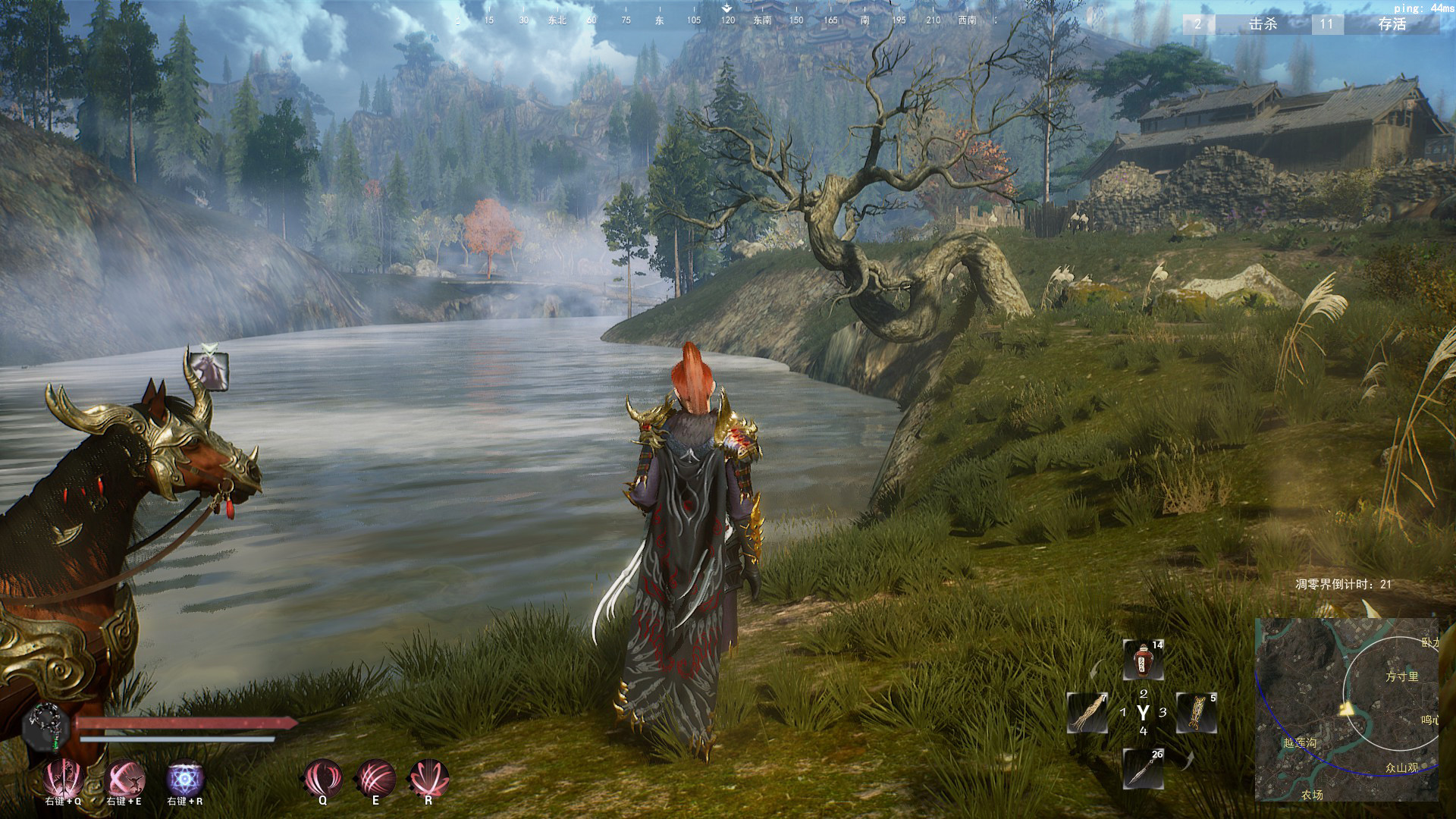This screenshot has width=1456, height=819.
Task: Click the yellow player marker on minimap
Action: 1347,710
